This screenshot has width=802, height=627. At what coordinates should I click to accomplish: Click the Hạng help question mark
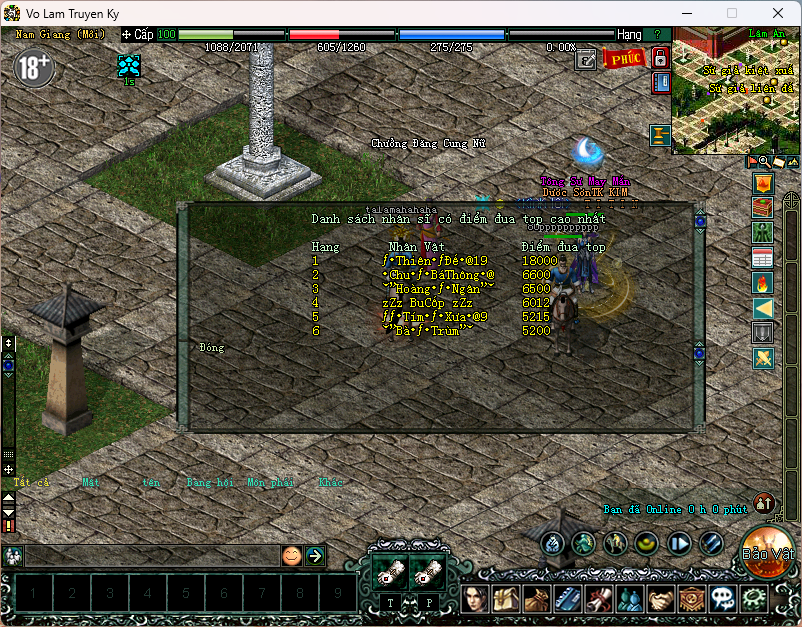coord(656,34)
